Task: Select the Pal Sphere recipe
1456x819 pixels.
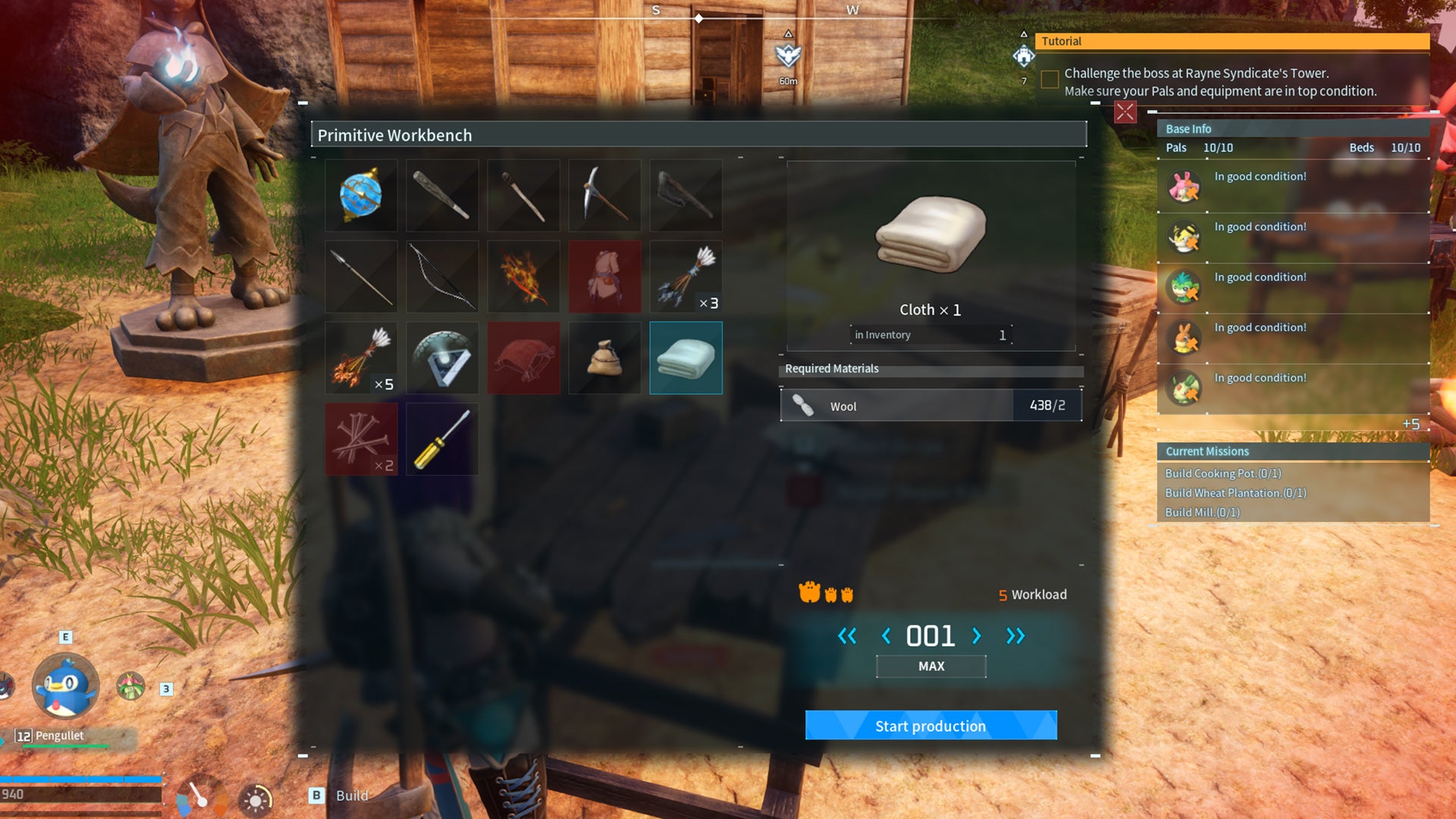Action: (361, 195)
